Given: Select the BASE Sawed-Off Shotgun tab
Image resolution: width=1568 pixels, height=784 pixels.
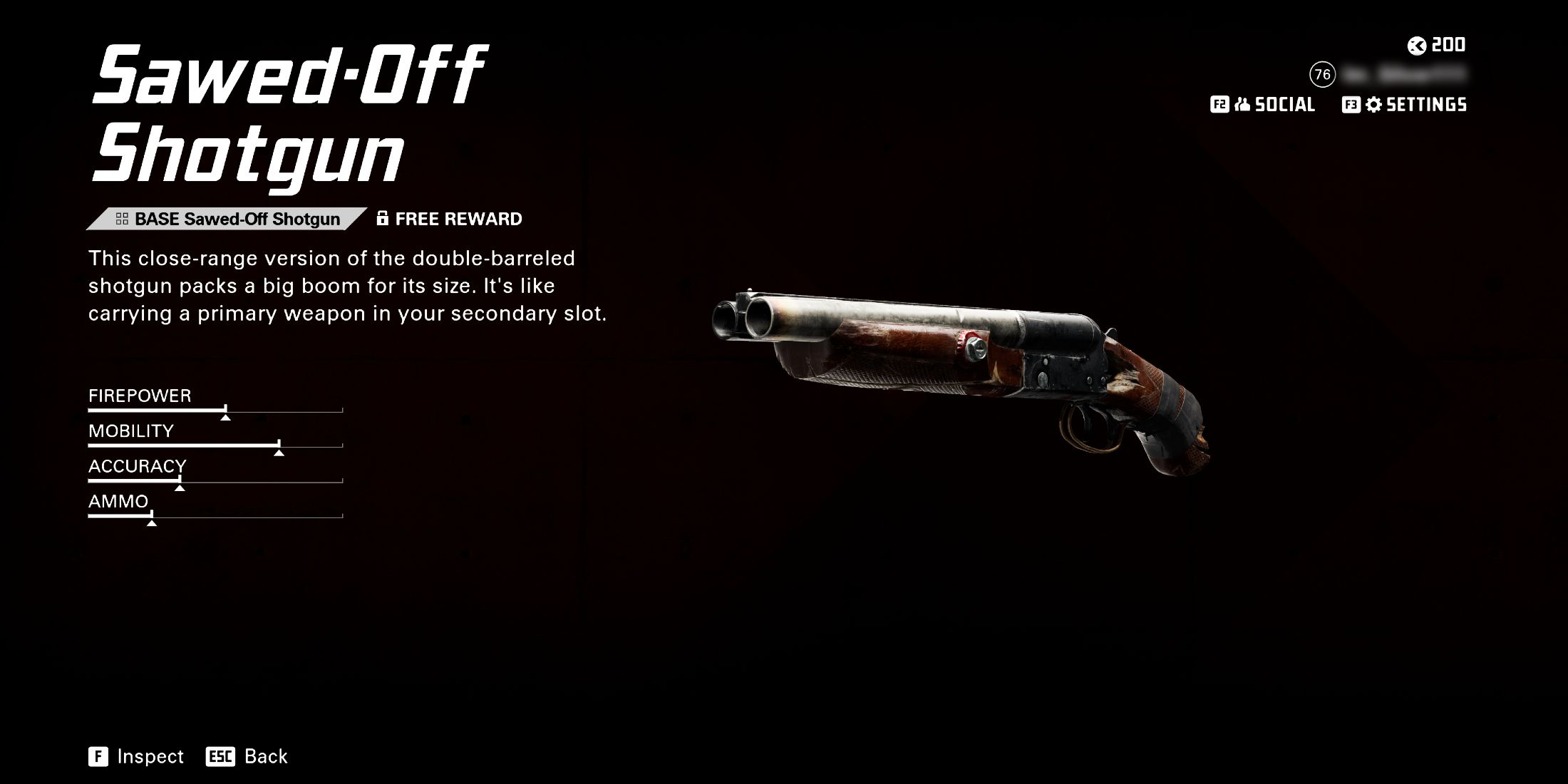Looking at the screenshot, I should [x=235, y=218].
